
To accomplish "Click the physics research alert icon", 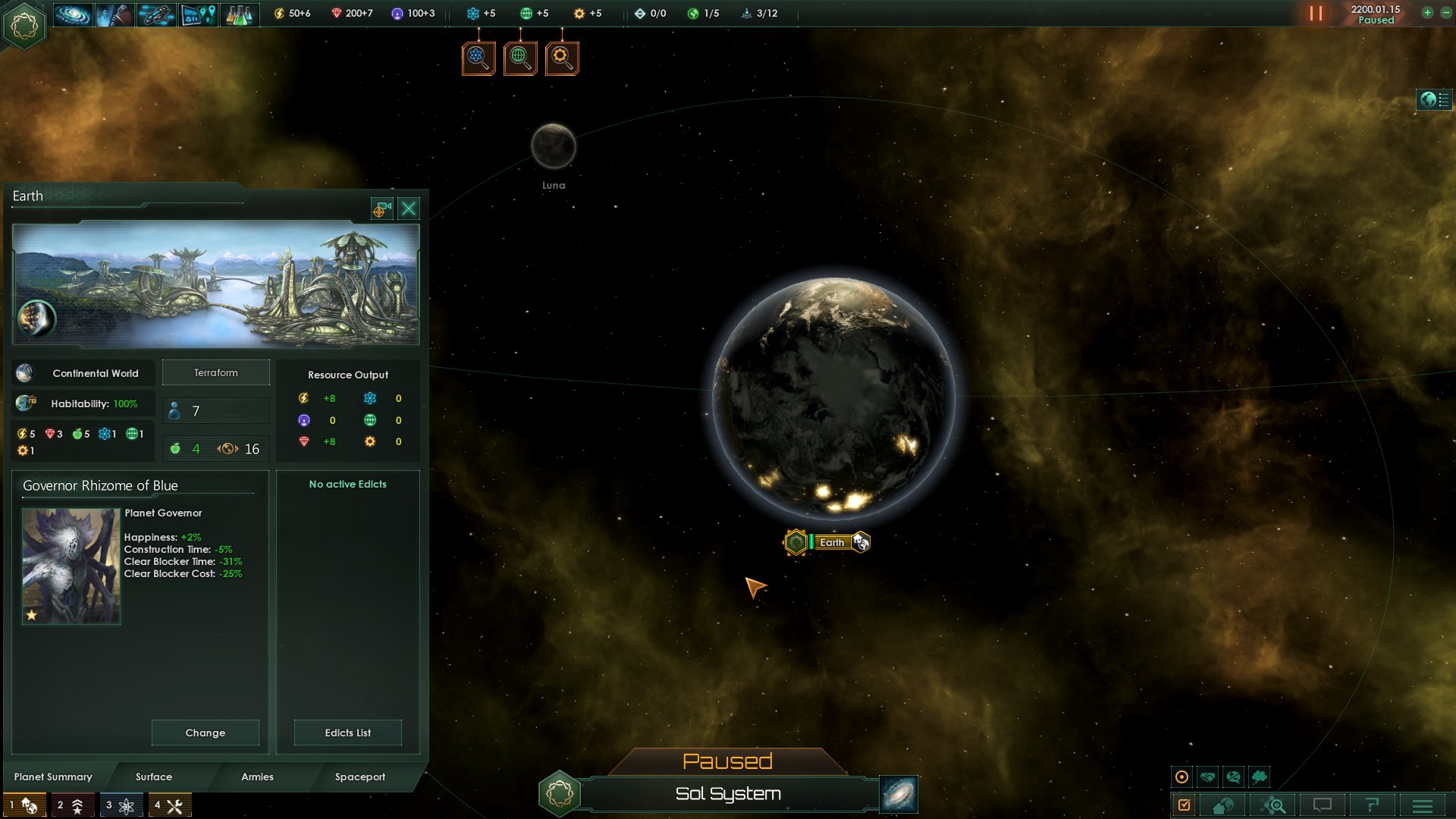I will (x=479, y=58).
